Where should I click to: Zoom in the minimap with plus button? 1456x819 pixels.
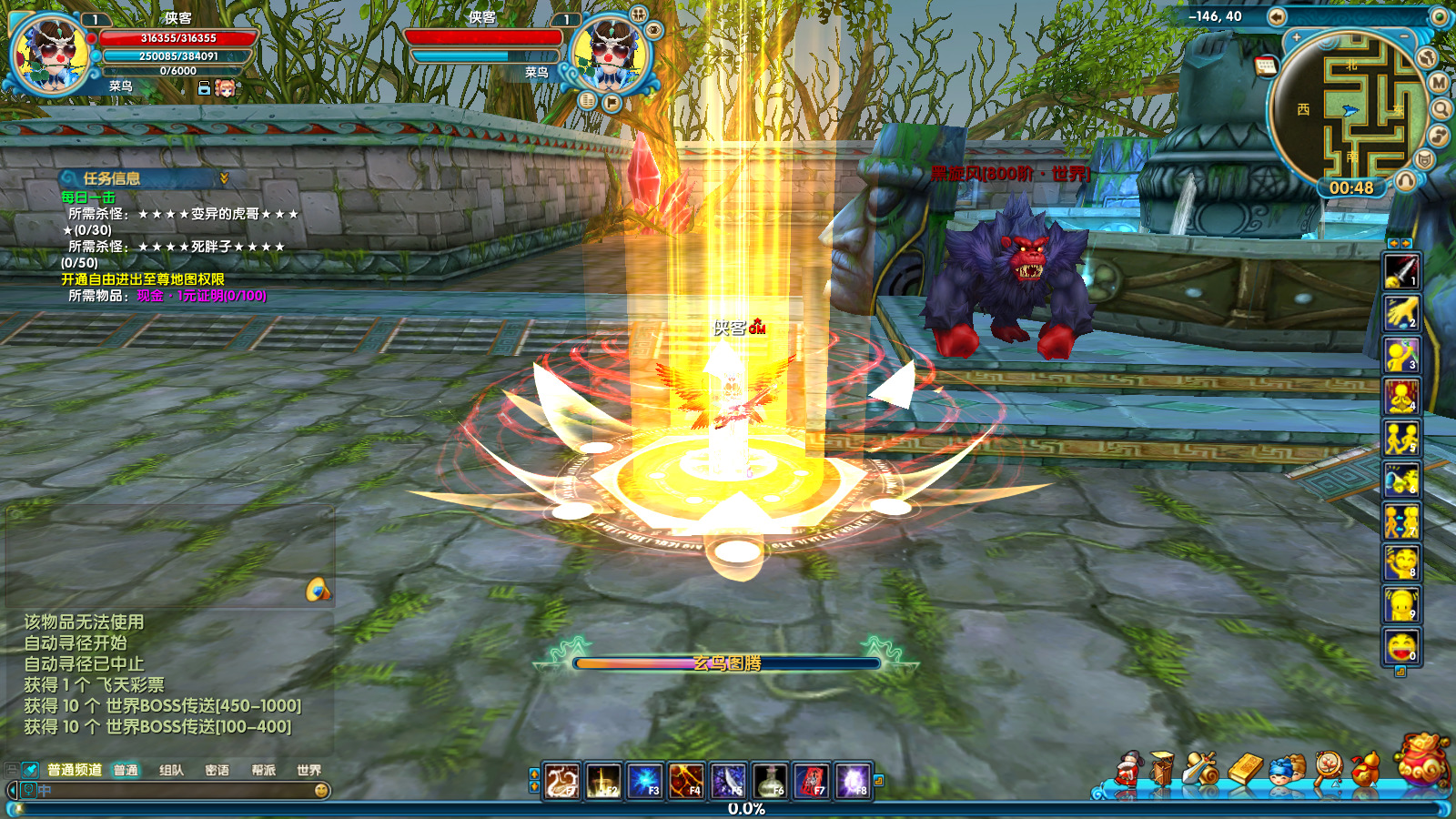(x=1297, y=38)
